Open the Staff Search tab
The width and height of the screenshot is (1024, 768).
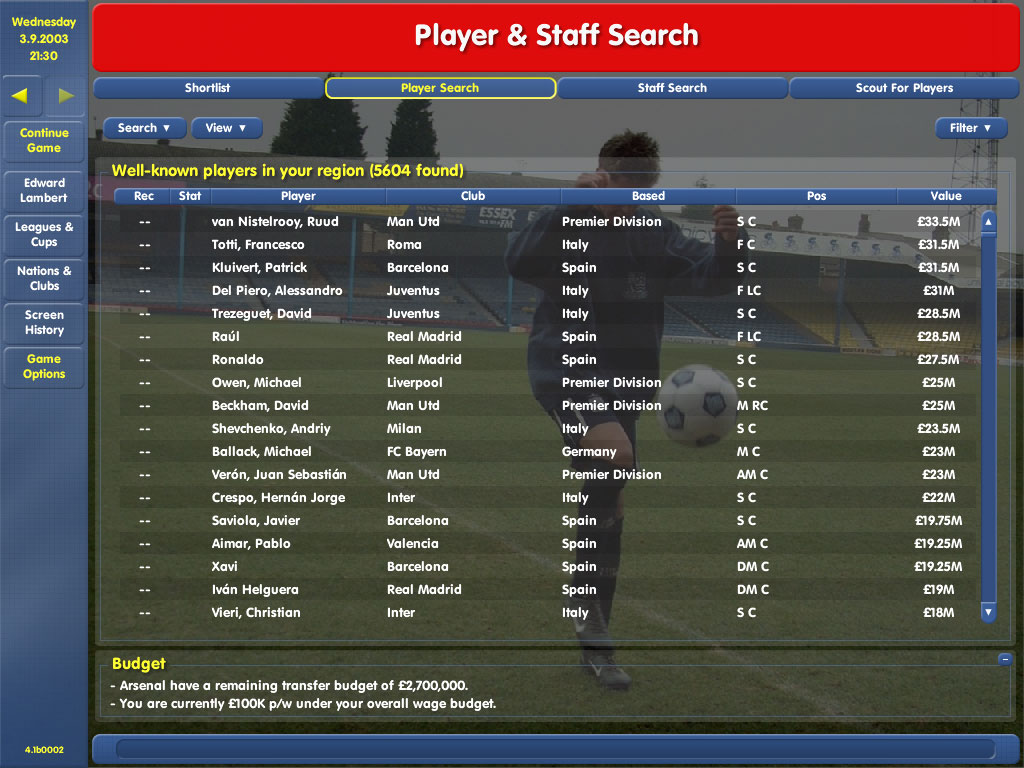tap(672, 88)
